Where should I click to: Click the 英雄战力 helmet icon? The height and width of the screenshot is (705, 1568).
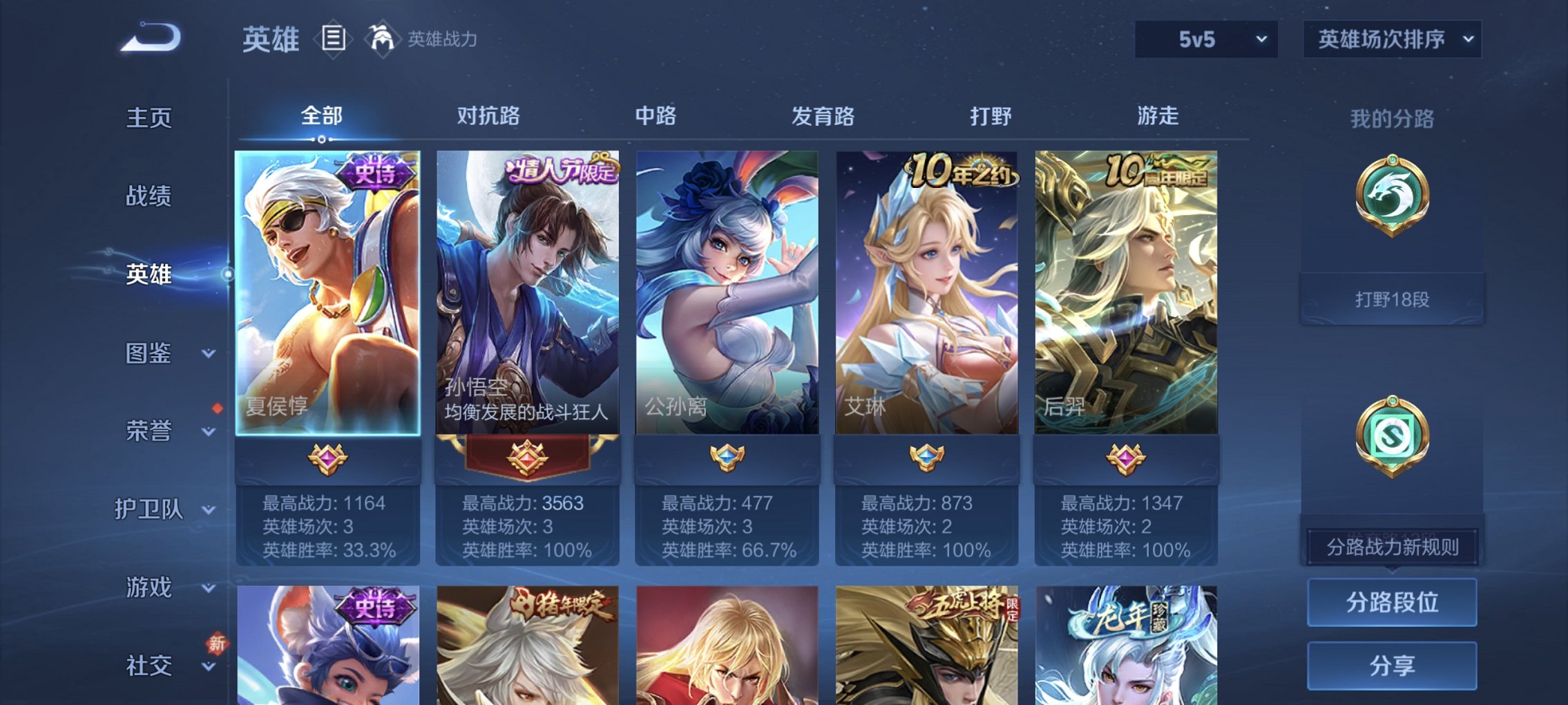[381, 38]
